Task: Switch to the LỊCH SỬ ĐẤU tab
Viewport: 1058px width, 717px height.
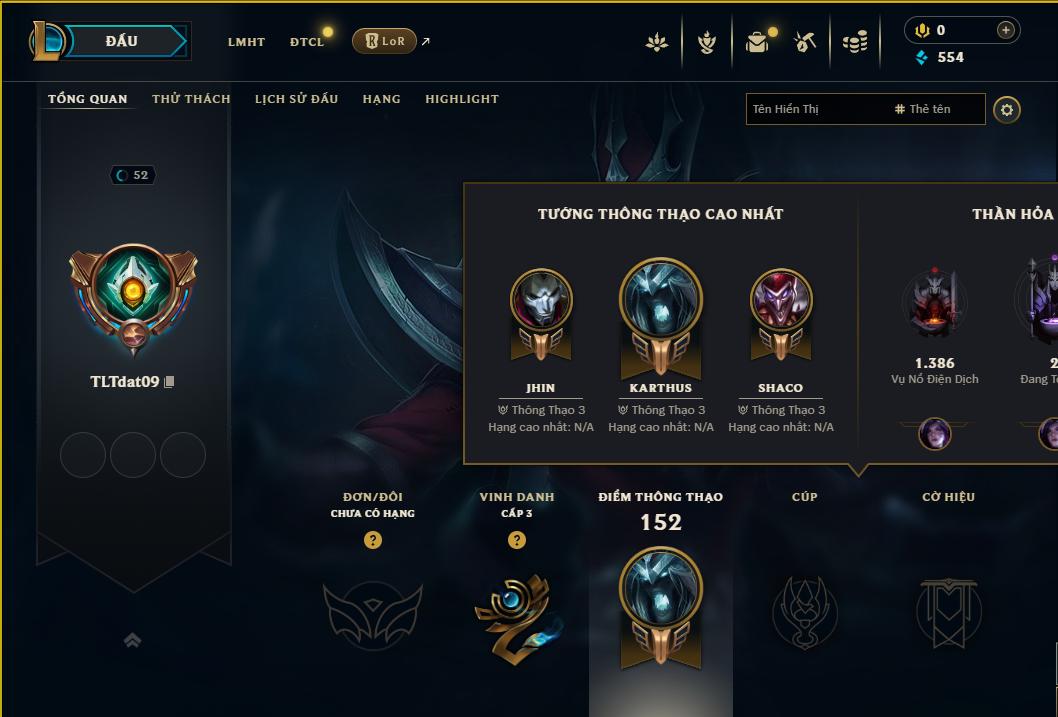Action: pyautogui.click(x=296, y=99)
